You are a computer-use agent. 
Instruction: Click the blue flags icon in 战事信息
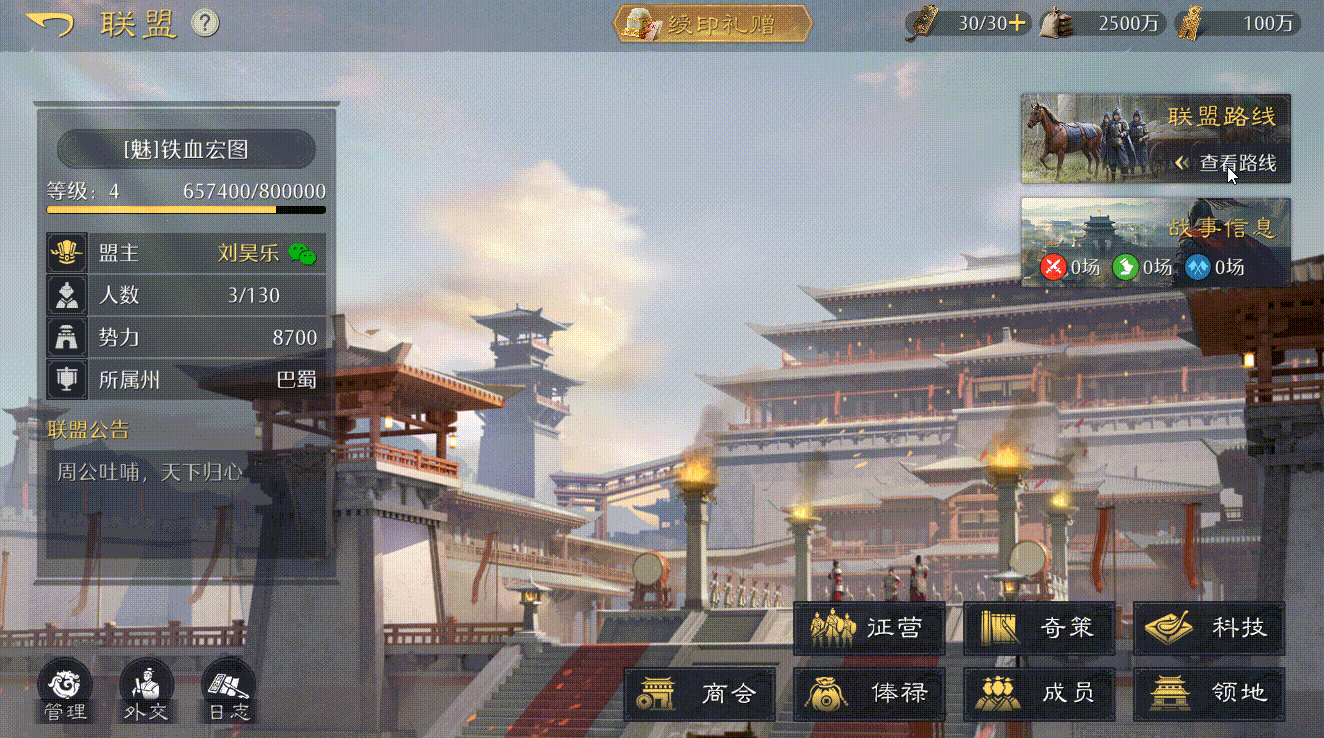click(1195, 268)
